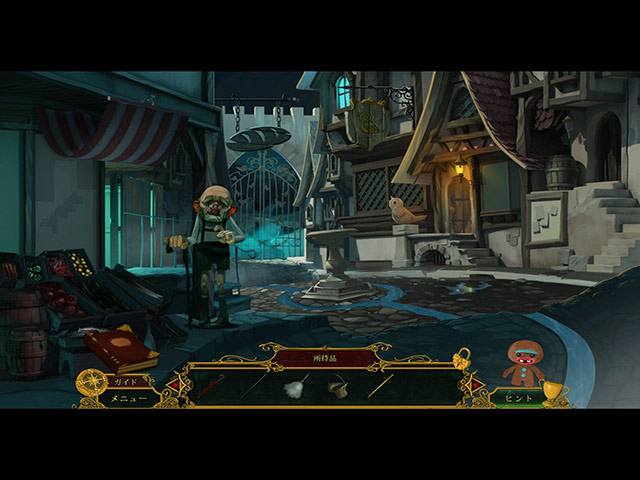
Task: Open the メニュー (Menu) button
Action: pos(128,398)
